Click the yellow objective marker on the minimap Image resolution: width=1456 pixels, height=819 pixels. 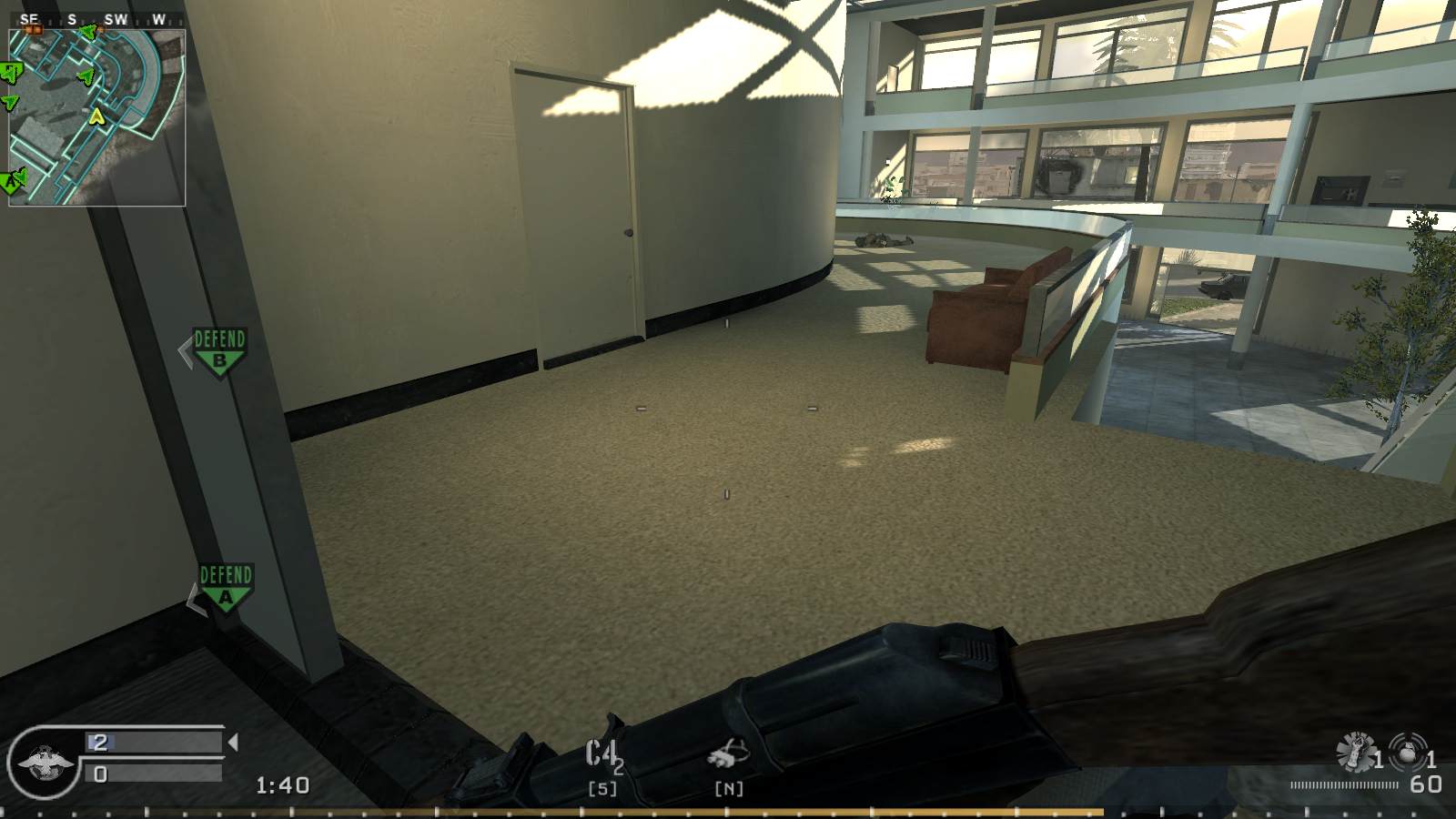(x=97, y=114)
